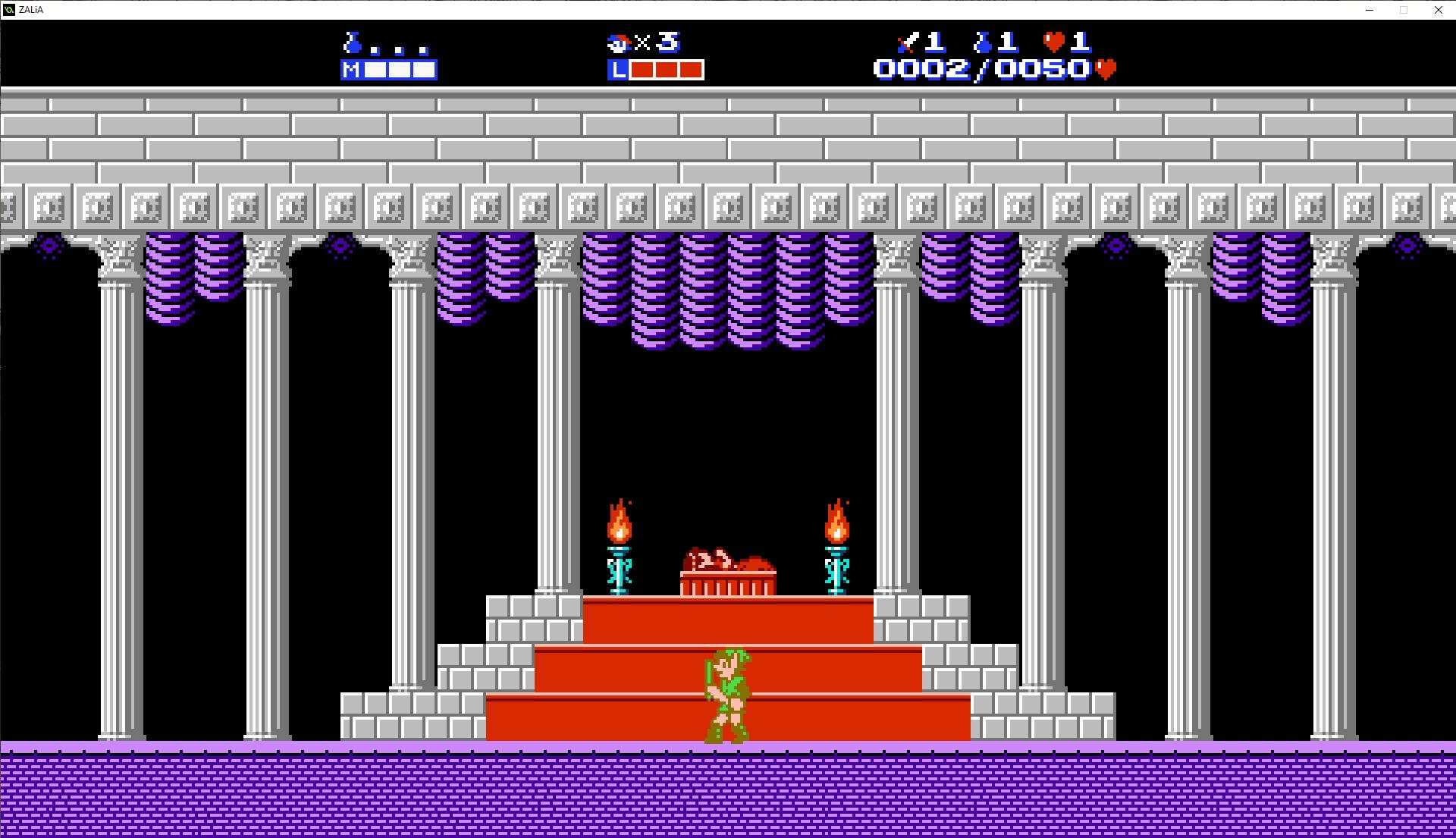
Task: Click the heart icon beside the 0002/0050 counter
Action: (x=1104, y=68)
